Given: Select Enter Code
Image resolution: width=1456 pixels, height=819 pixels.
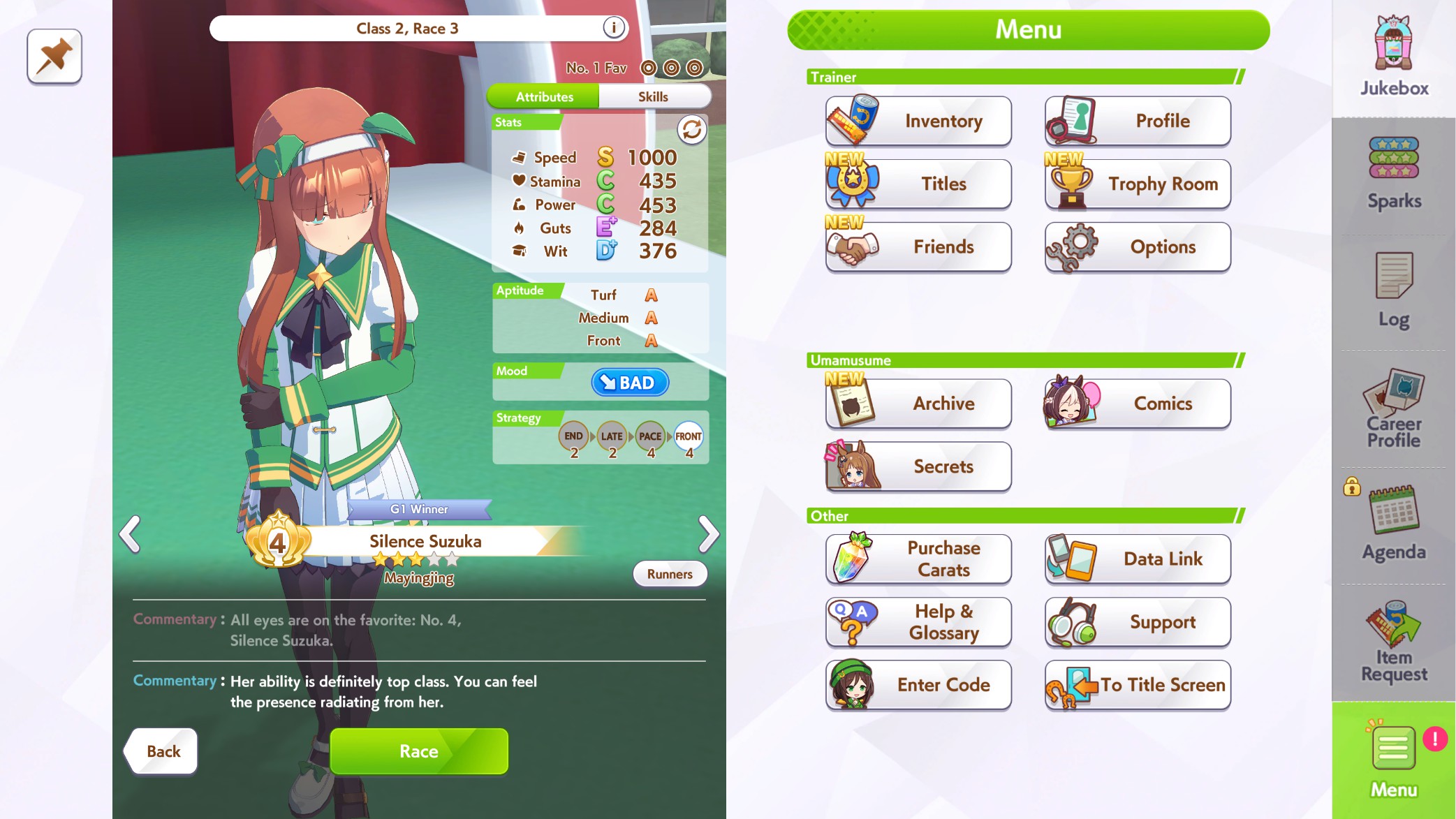Looking at the screenshot, I should pos(918,685).
